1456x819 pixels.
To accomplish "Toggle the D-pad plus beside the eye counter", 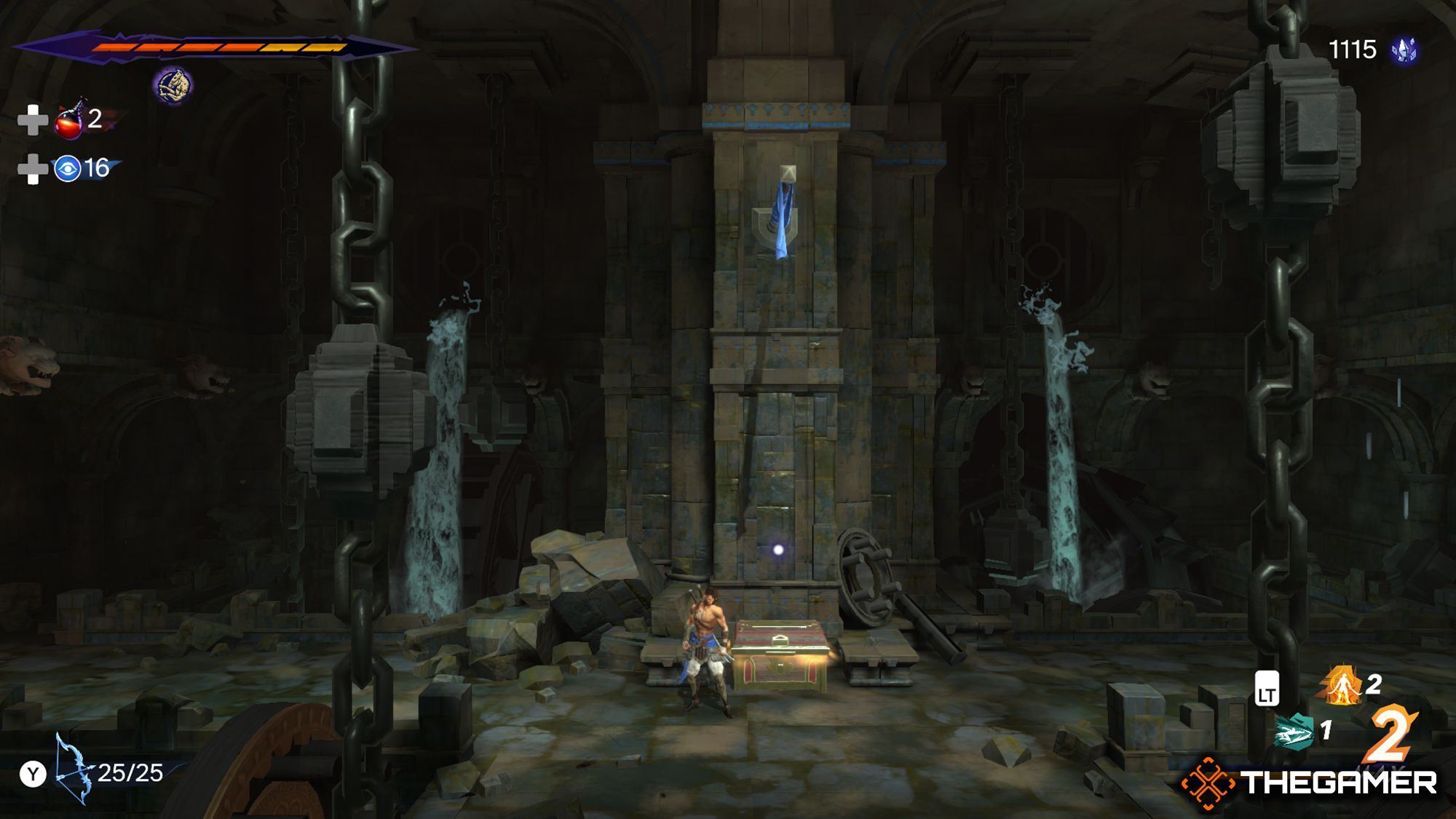I will 31,169.
